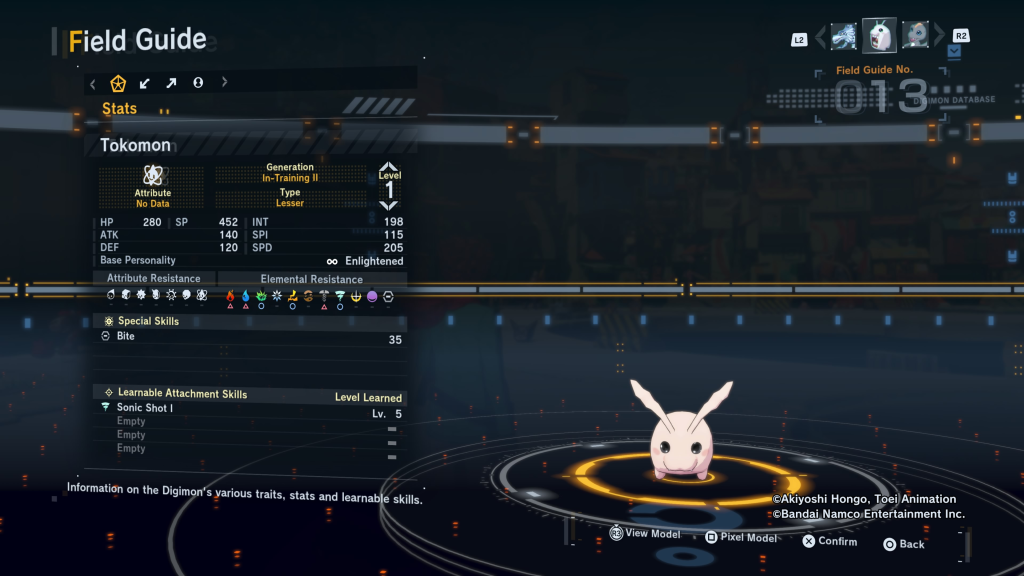Select the fire elemental resistance icon

(x=230, y=296)
